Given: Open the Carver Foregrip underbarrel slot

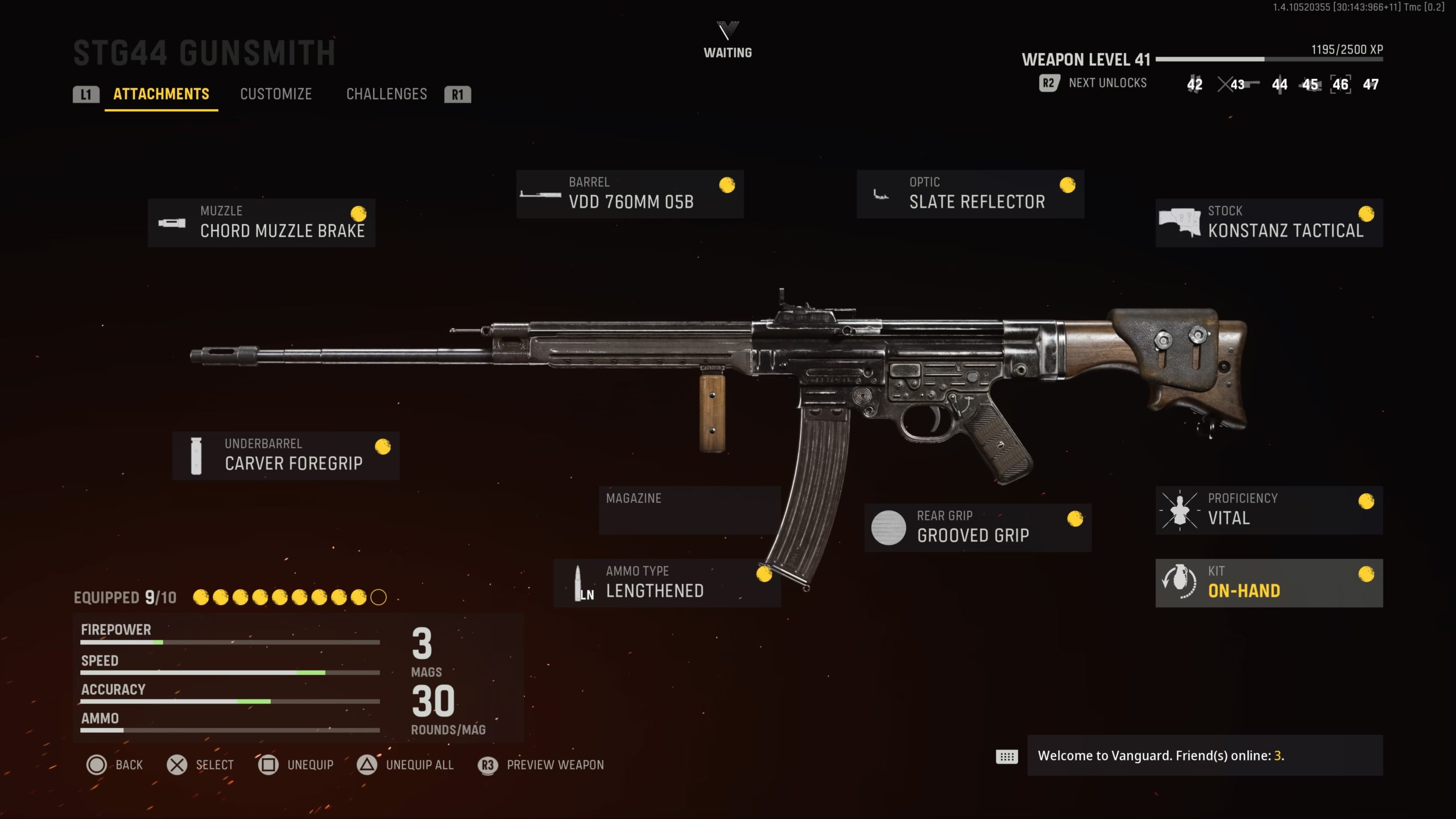Looking at the screenshot, I should [286, 456].
